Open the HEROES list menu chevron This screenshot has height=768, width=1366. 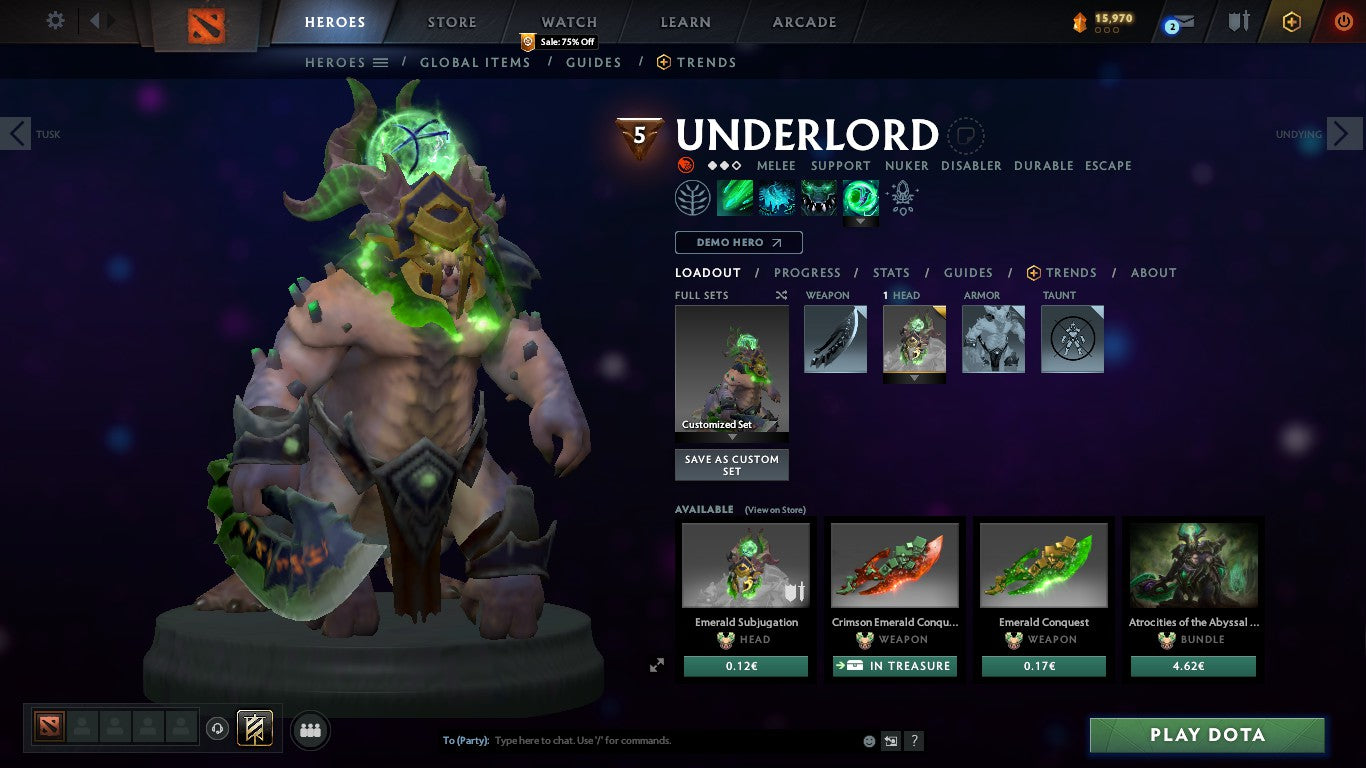point(381,62)
